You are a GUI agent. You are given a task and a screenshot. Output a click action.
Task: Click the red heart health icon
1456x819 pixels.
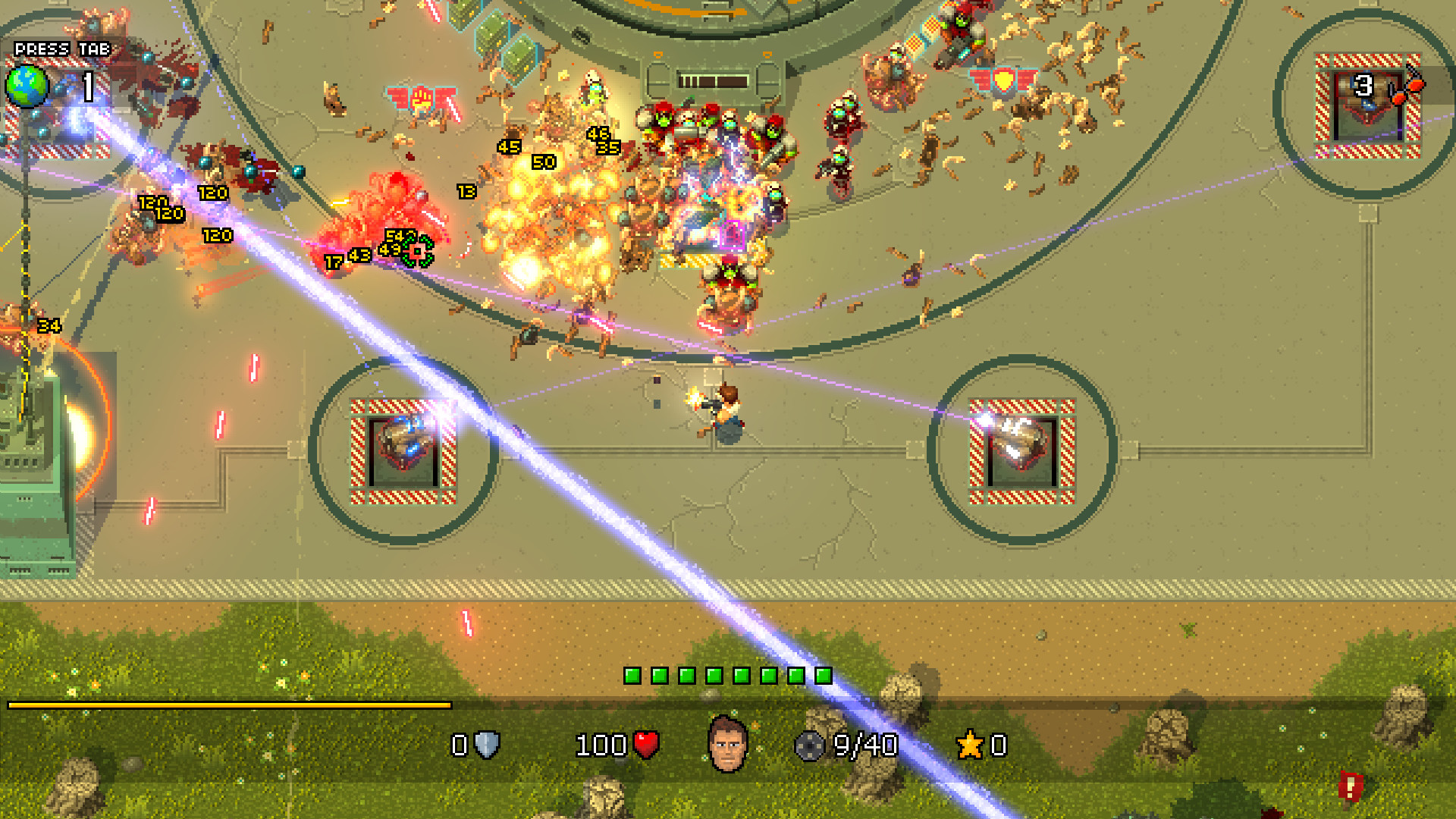point(645,744)
